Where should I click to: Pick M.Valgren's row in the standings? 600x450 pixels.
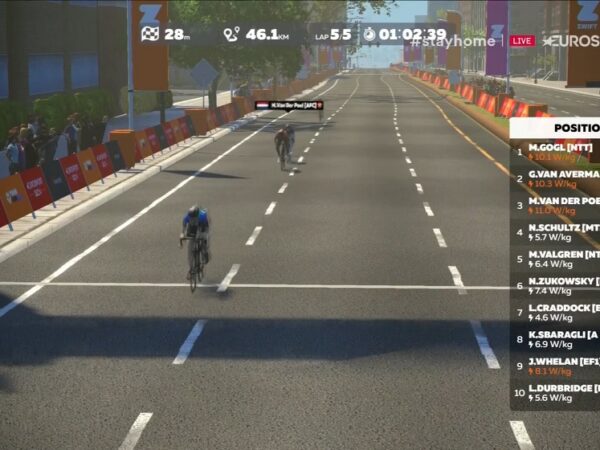[x=560, y=258]
